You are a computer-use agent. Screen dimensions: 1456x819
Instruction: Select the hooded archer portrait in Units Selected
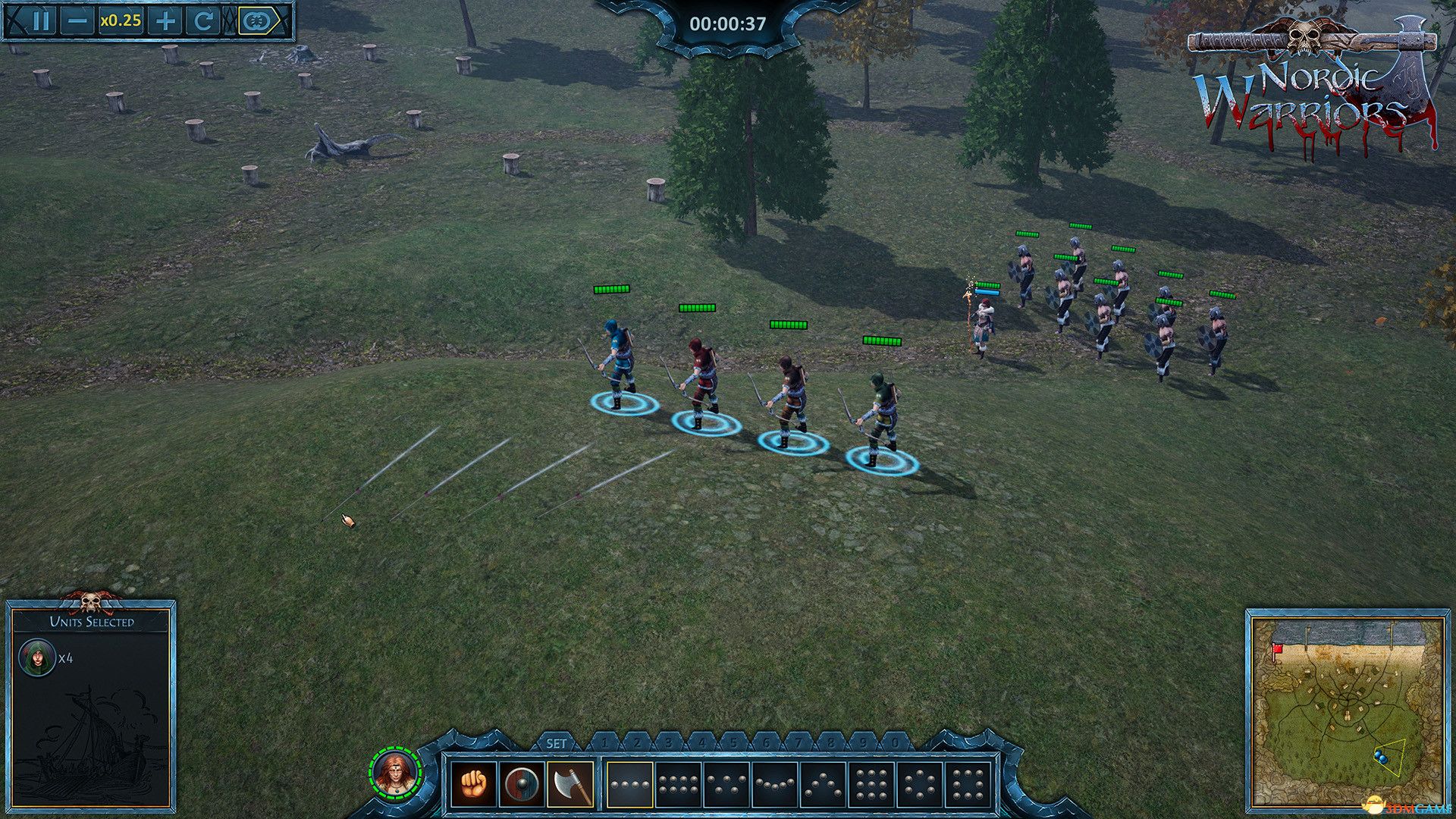pos(36,657)
